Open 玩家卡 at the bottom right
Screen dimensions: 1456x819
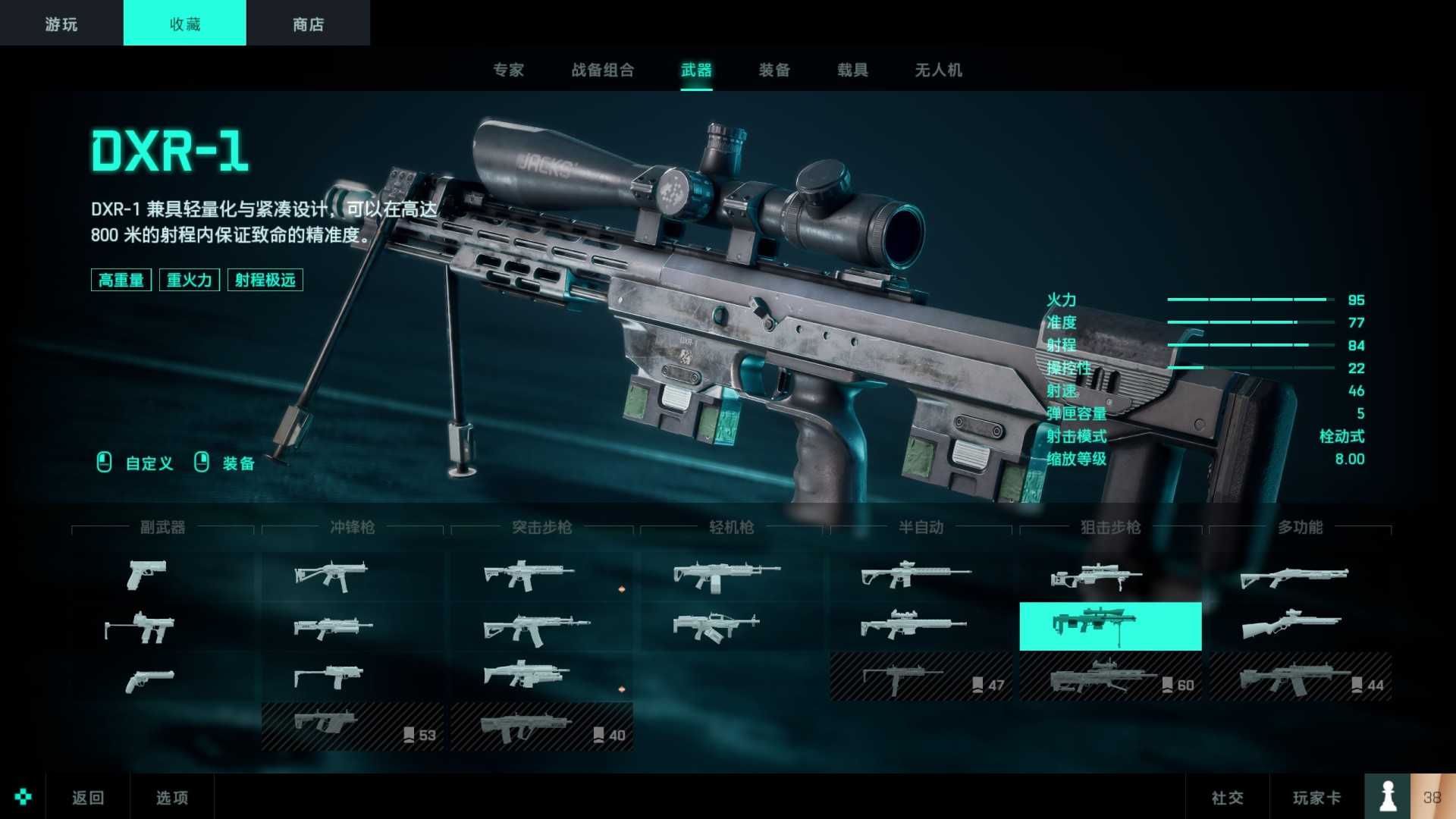pyautogui.click(x=1317, y=797)
